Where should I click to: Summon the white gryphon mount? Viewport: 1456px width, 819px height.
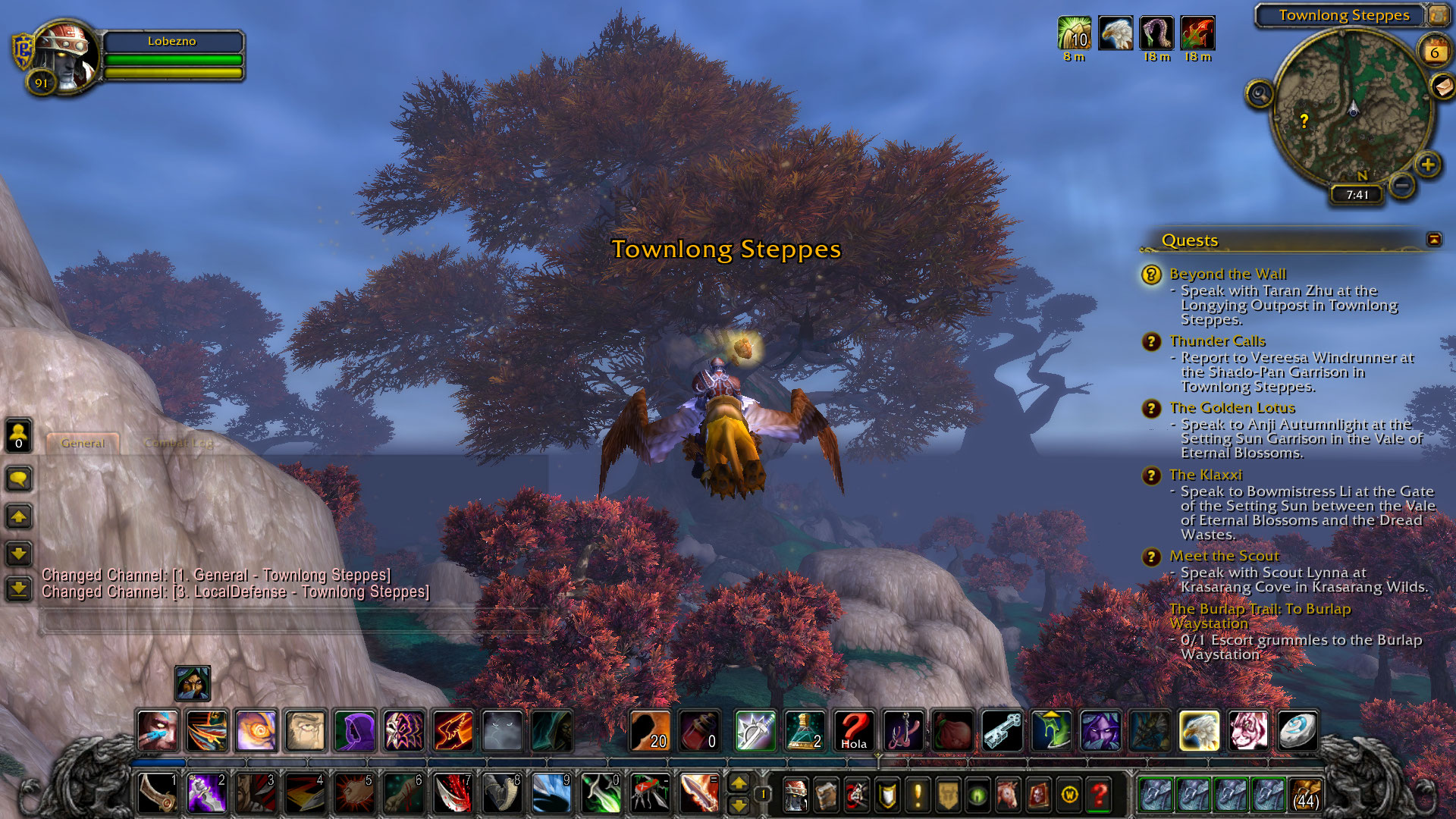1199,731
